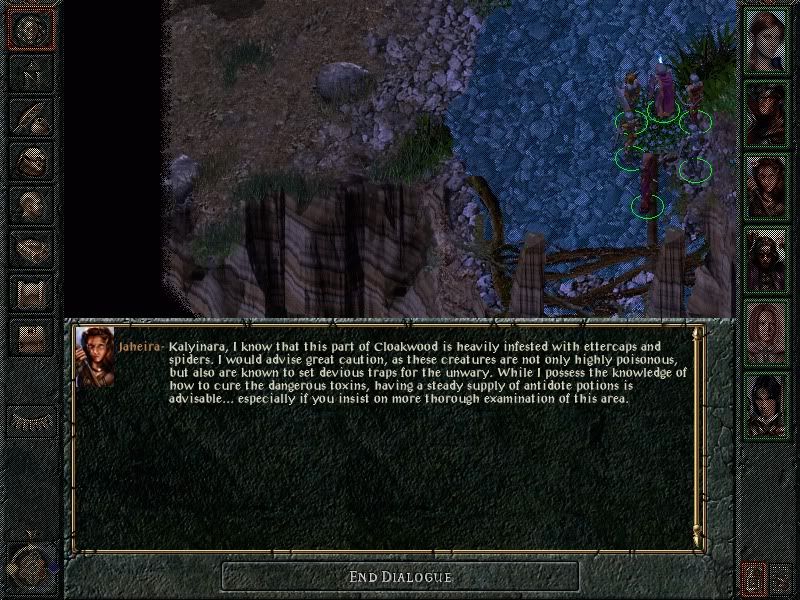Open the game options icon

30,337
